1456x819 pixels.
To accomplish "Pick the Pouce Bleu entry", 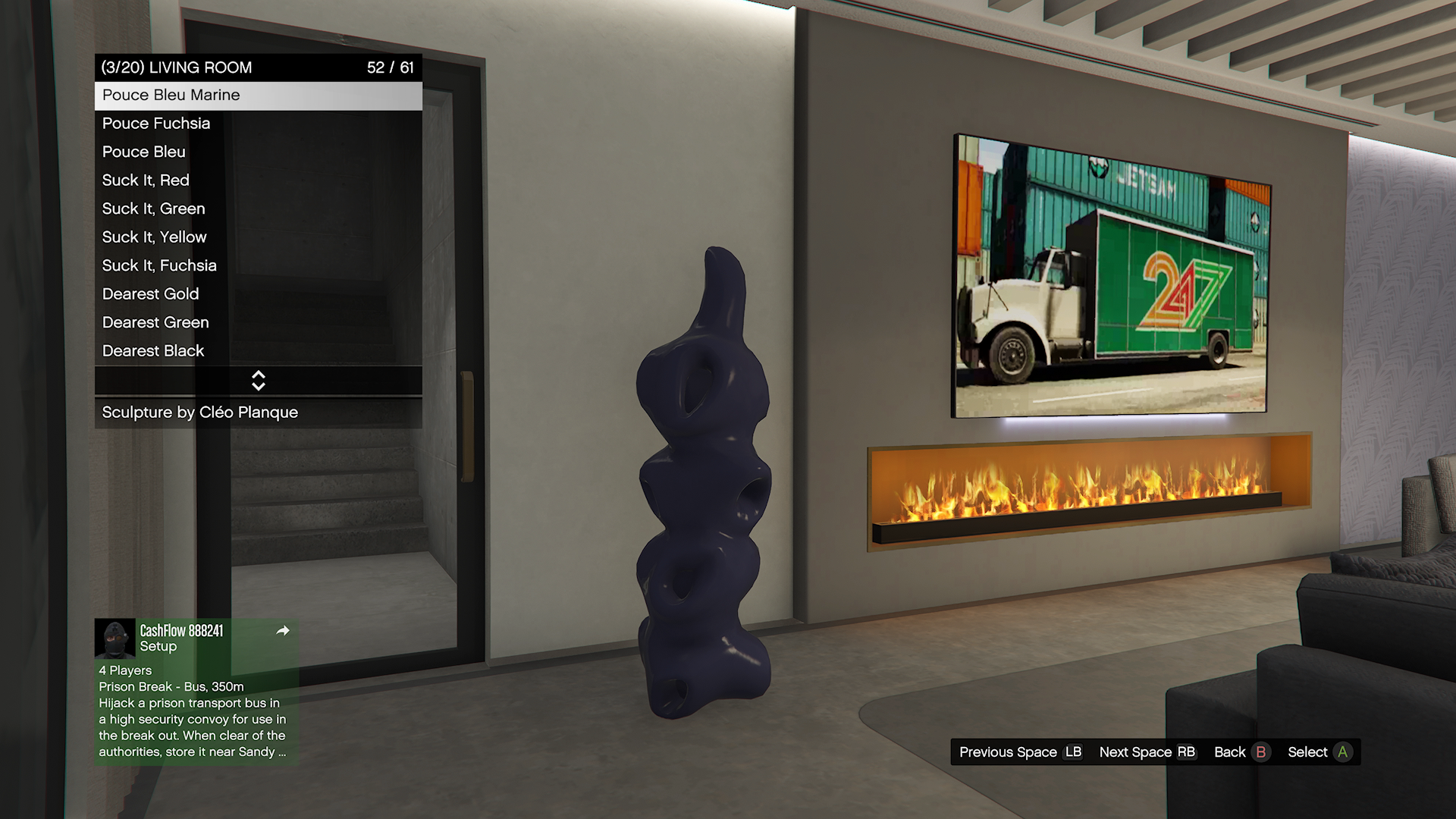I will pos(258,152).
